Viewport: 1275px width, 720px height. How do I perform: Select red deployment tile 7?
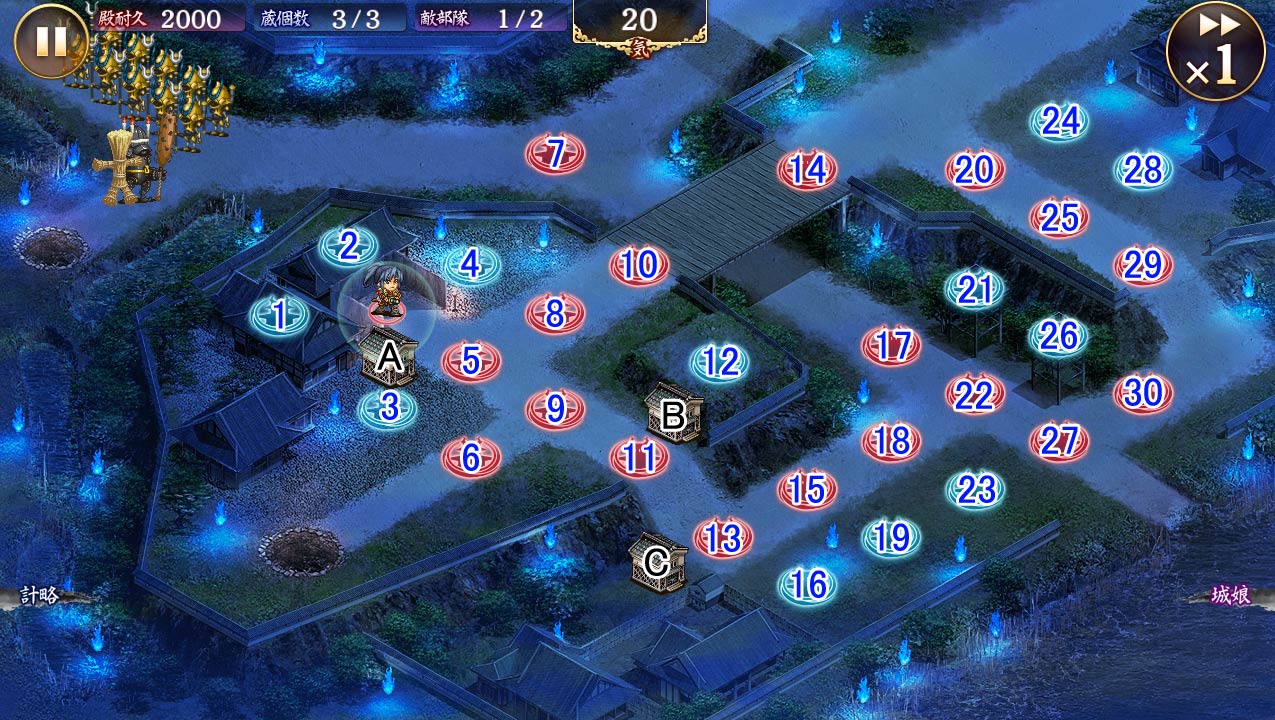point(555,154)
